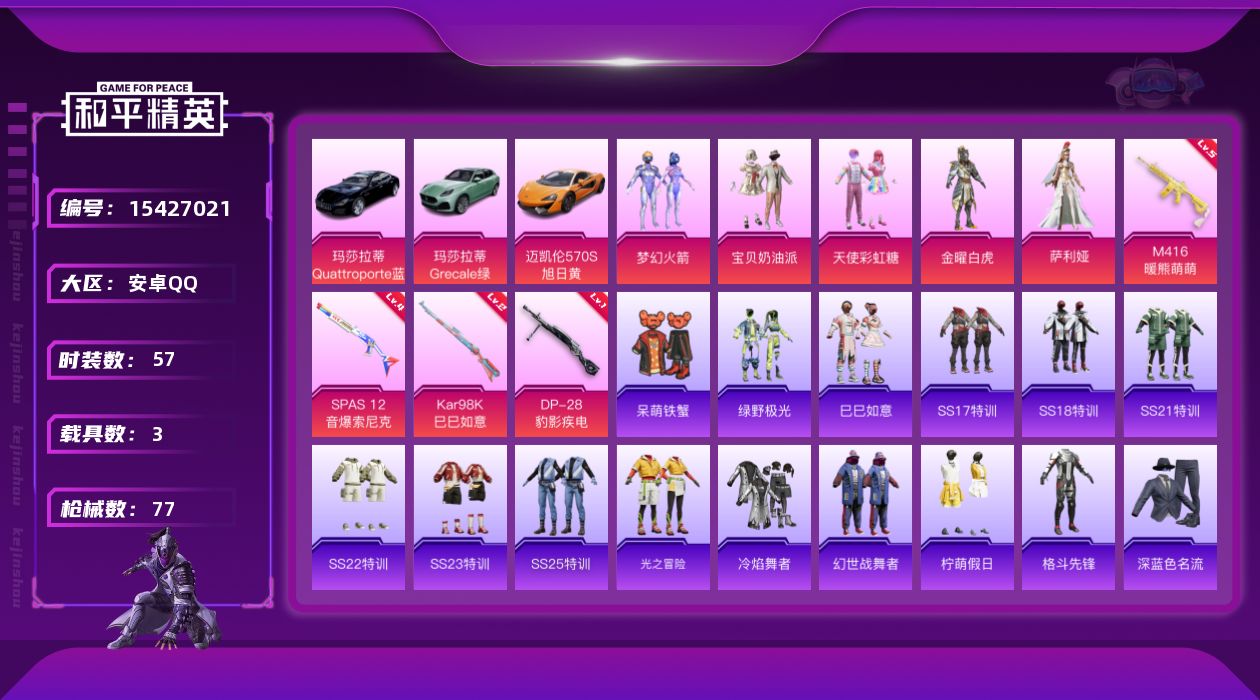This screenshot has width=1260, height=700.
Task: Open the 萨利娅 outfit card
Action: [x=1068, y=211]
